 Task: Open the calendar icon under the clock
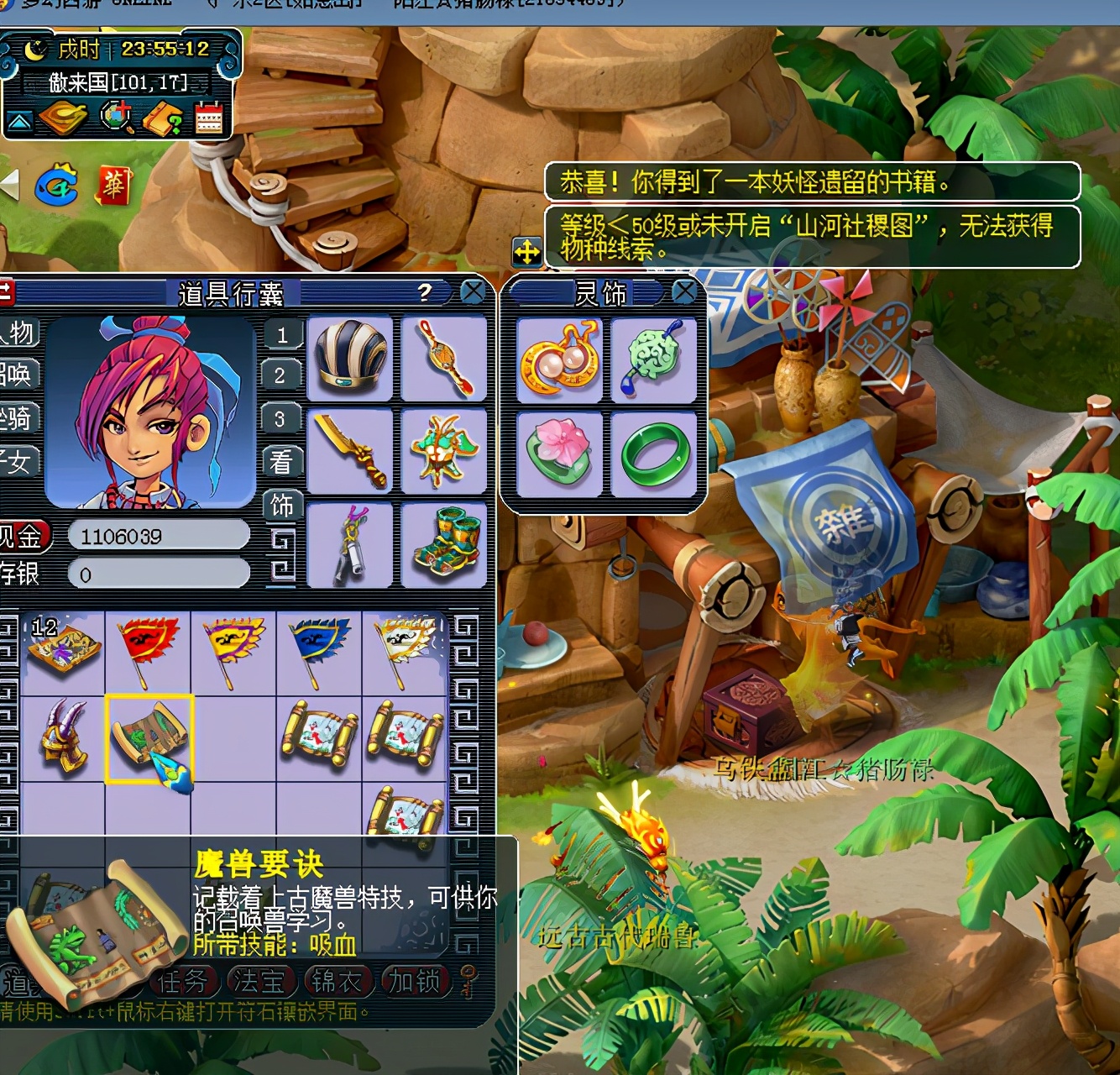click(209, 118)
